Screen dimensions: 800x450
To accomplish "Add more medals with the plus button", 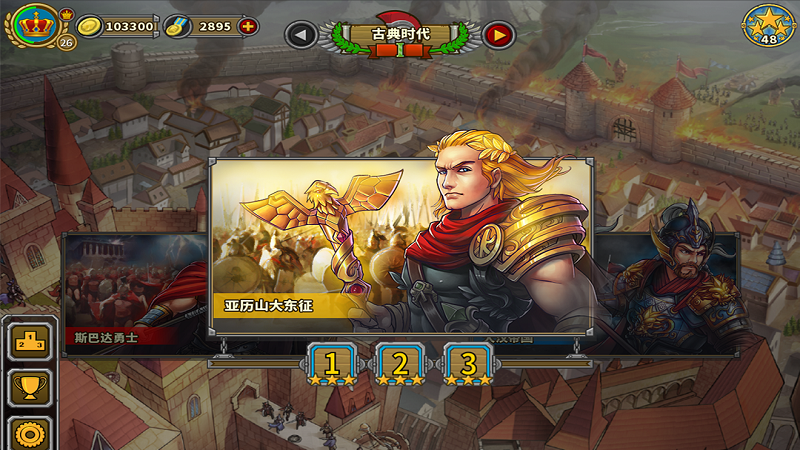I will click(246, 27).
